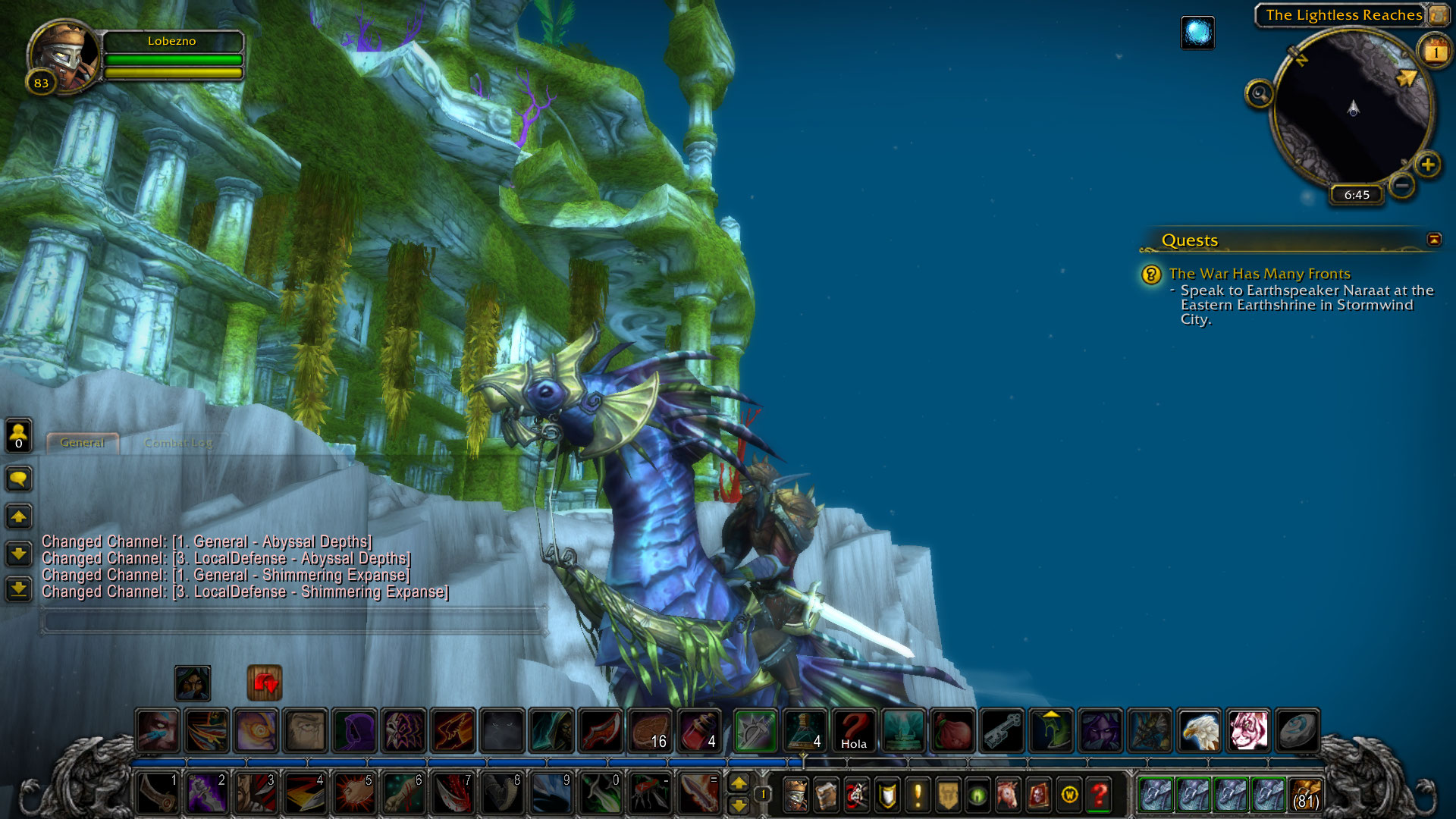The height and width of the screenshot is (819, 1456).
Task: Activate the Hola macro button
Action: pyautogui.click(x=854, y=731)
